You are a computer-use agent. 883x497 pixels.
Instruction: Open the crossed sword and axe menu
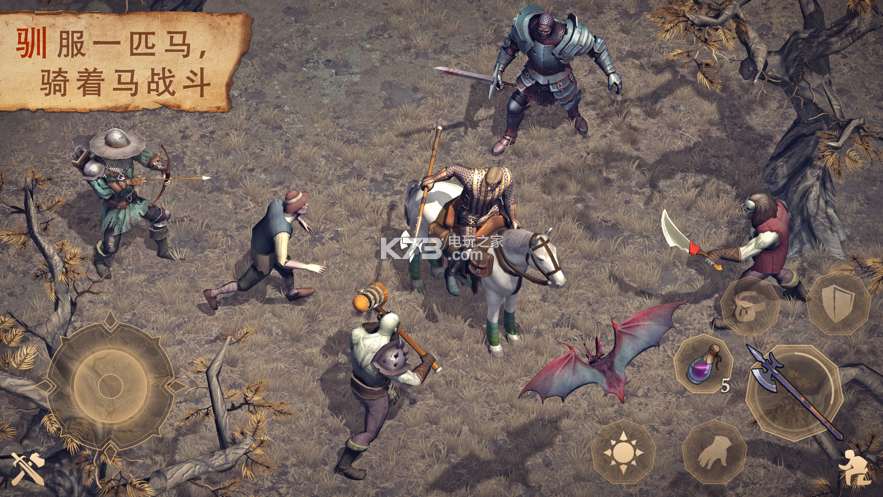tap(27, 468)
